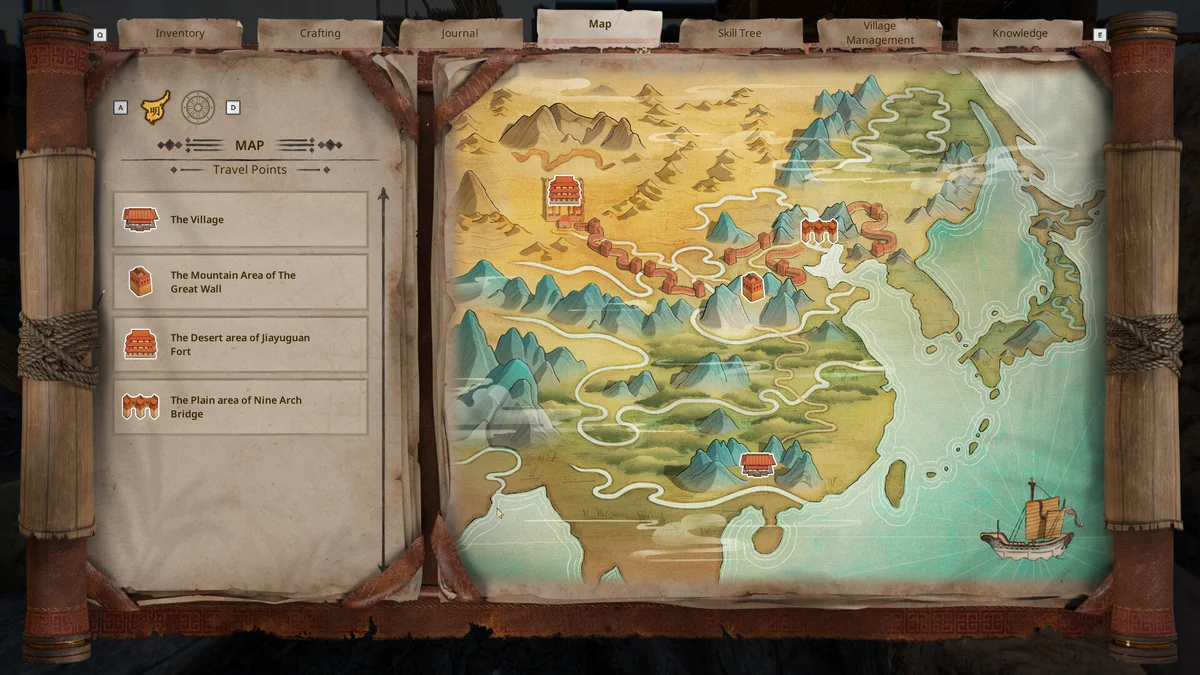Click the Map tab

point(600,25)
